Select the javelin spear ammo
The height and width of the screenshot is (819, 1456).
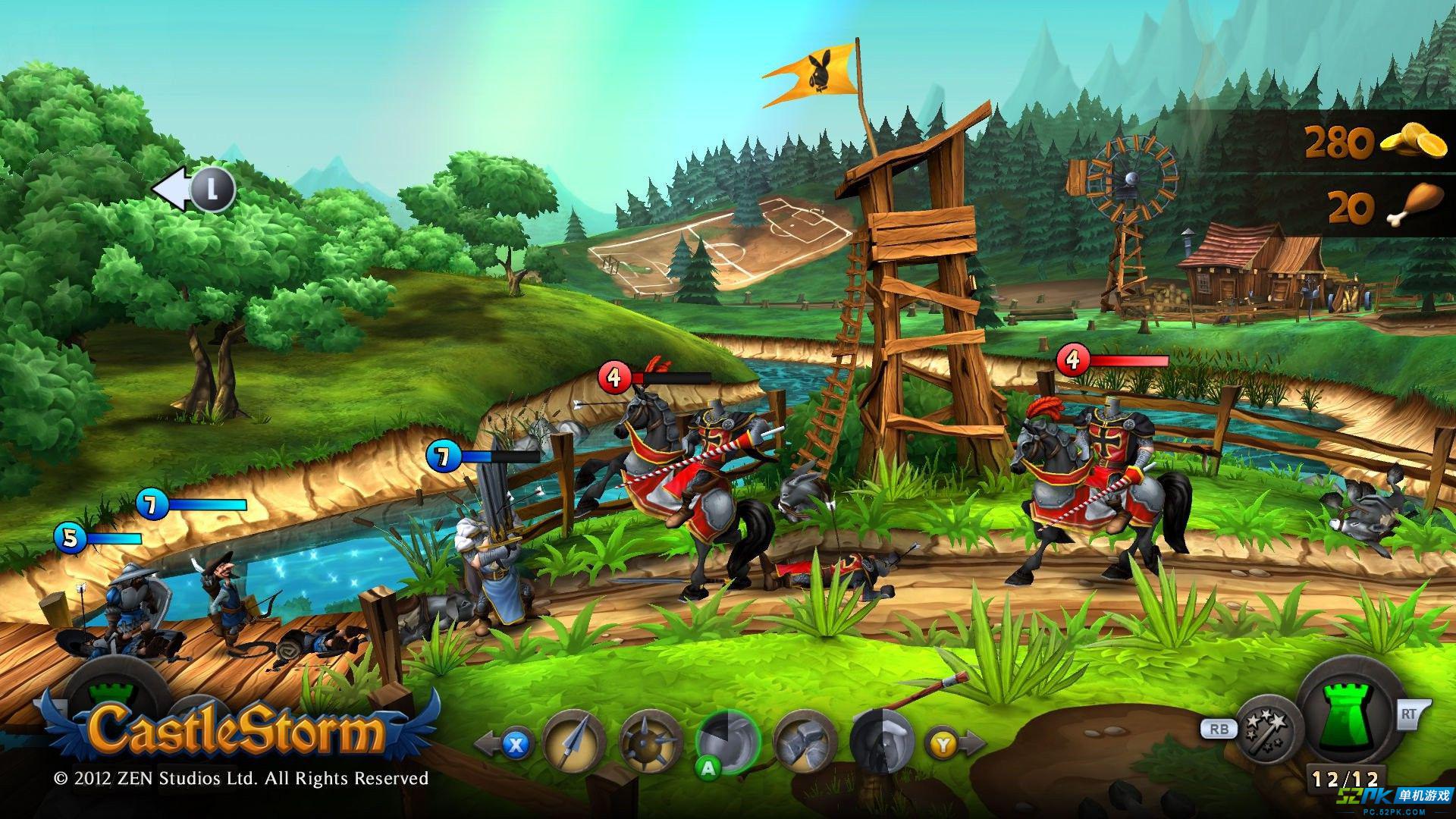pos(574,745)
